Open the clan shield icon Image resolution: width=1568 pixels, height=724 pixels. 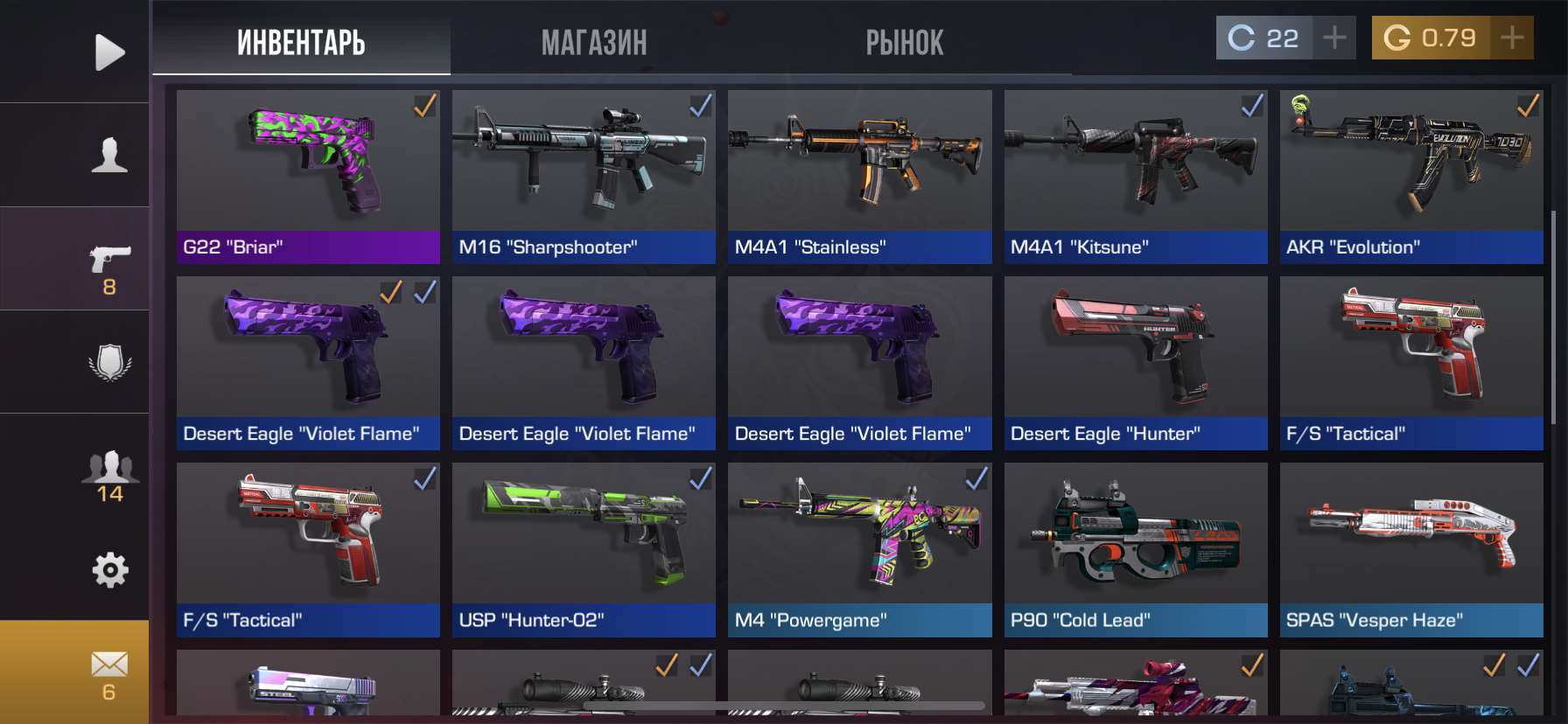coord(109,362)
